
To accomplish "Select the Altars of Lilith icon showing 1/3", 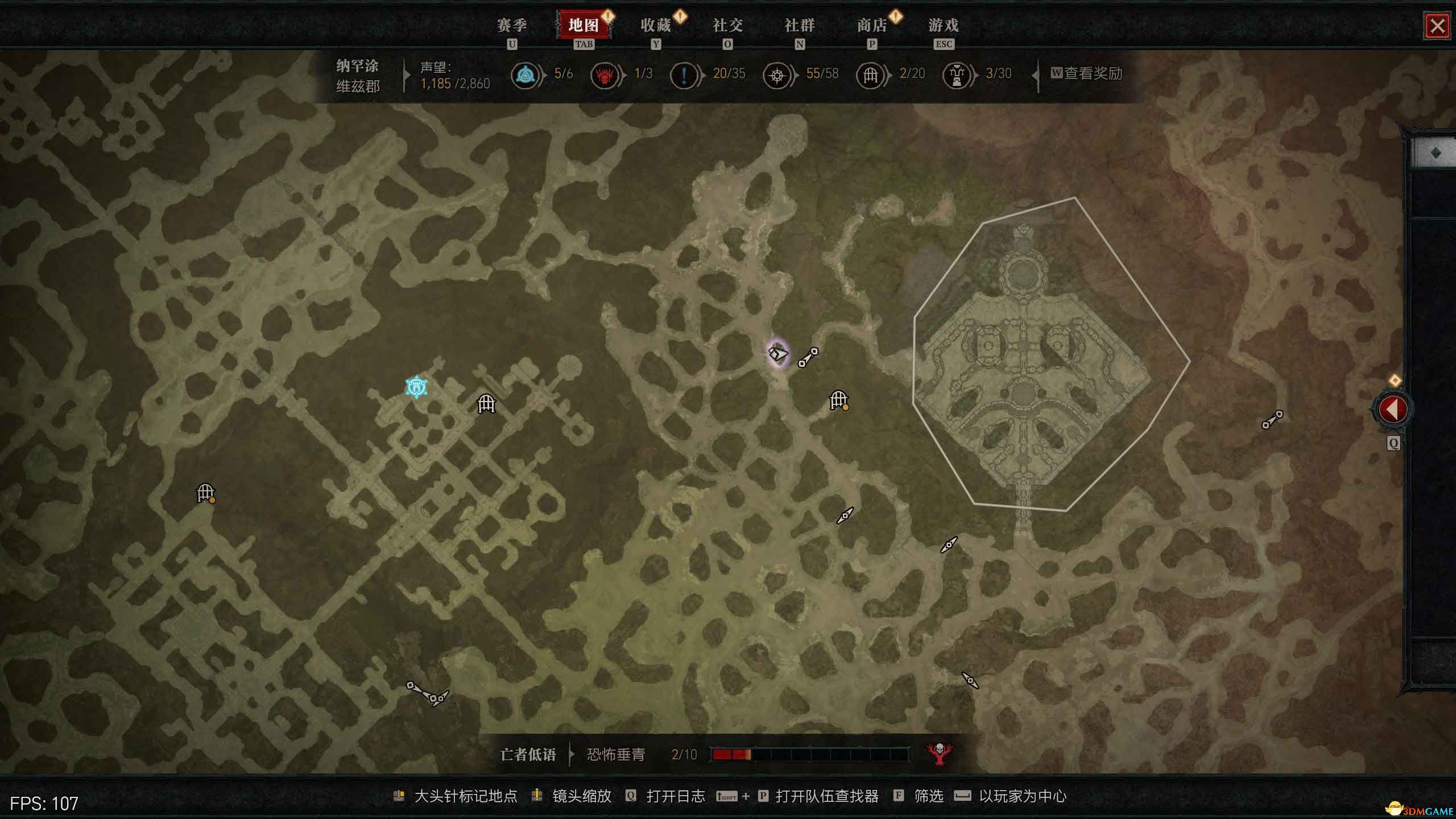I will pos(605,74).
